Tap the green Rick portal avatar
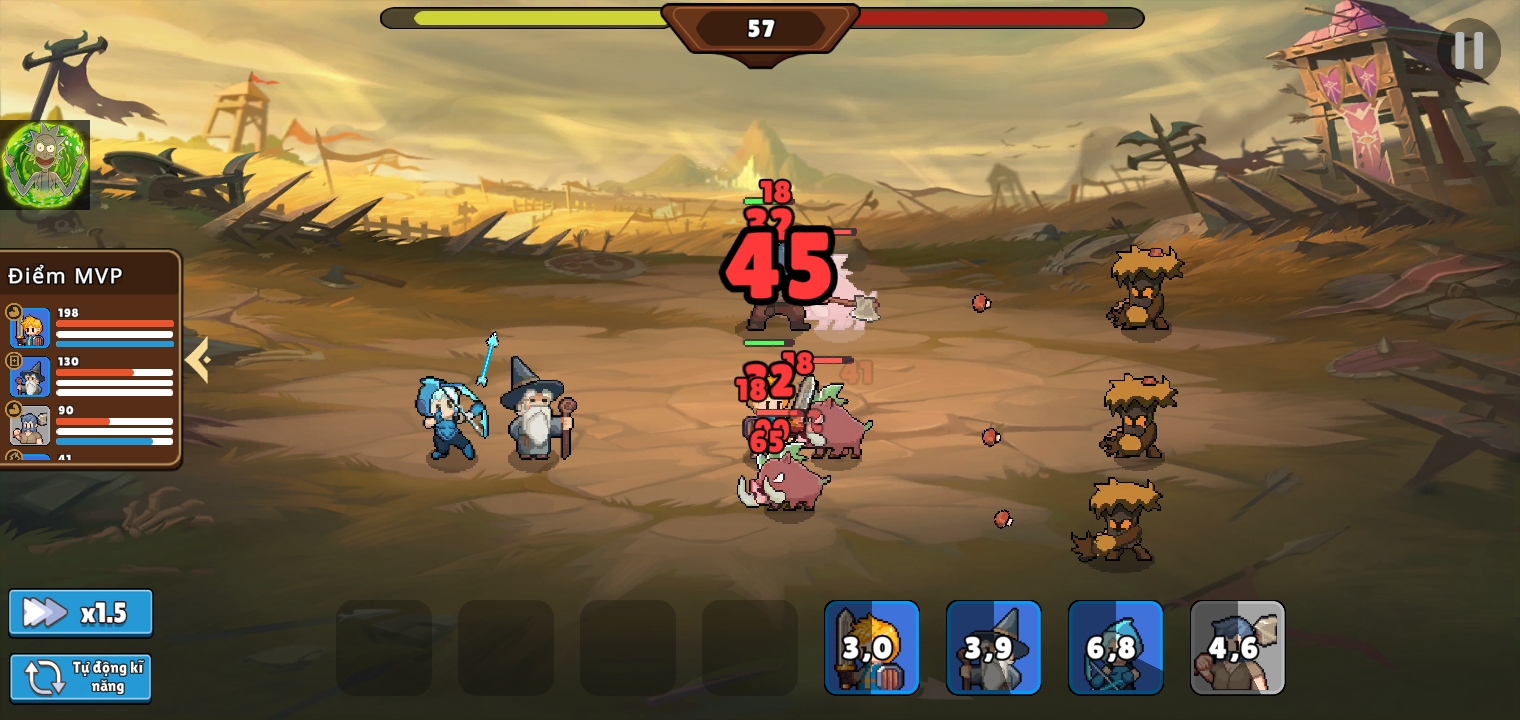Screen dimensions: 1520x720 [x=45, y=165]
